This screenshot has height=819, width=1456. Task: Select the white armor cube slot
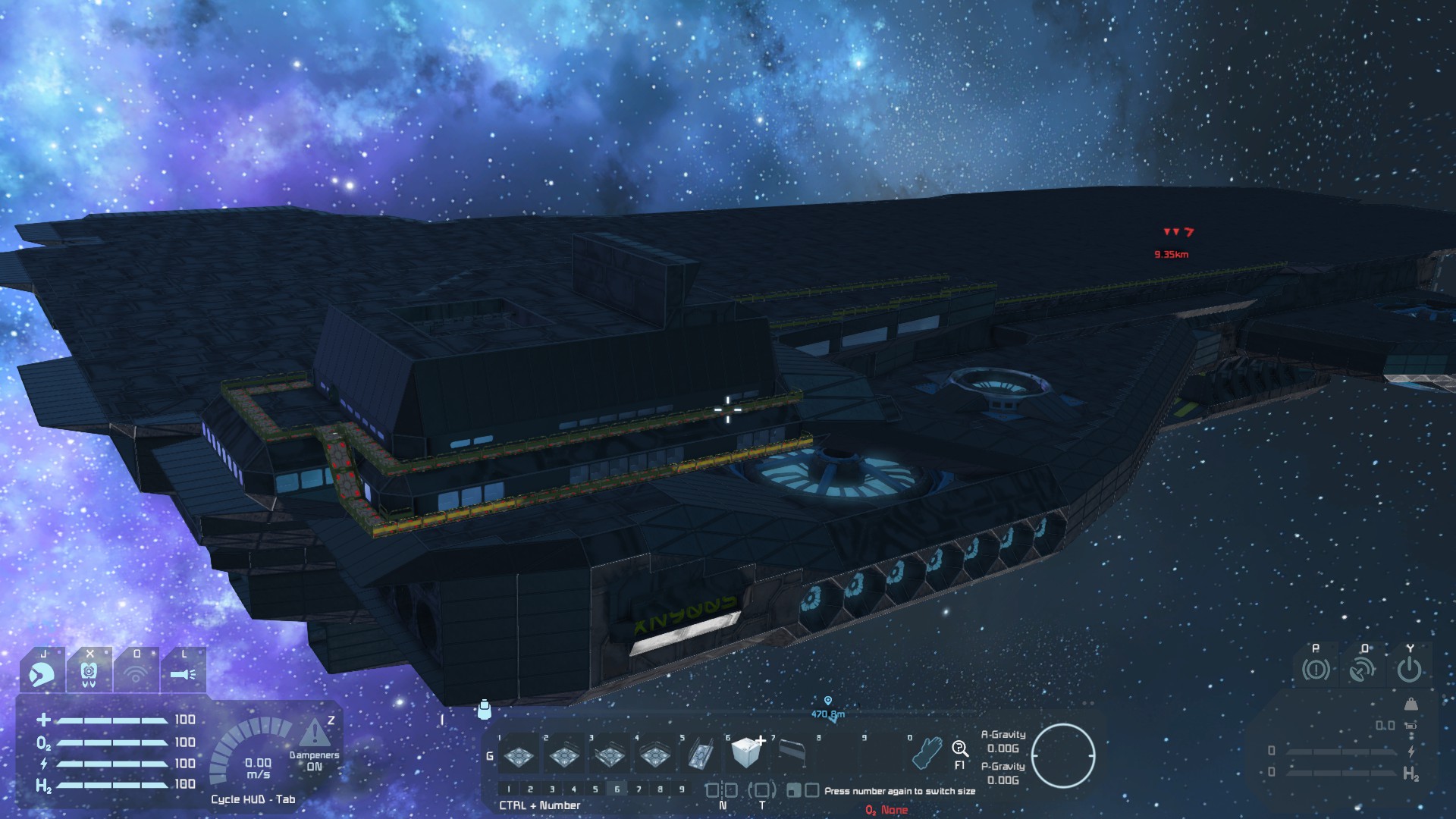coord(746,752)
